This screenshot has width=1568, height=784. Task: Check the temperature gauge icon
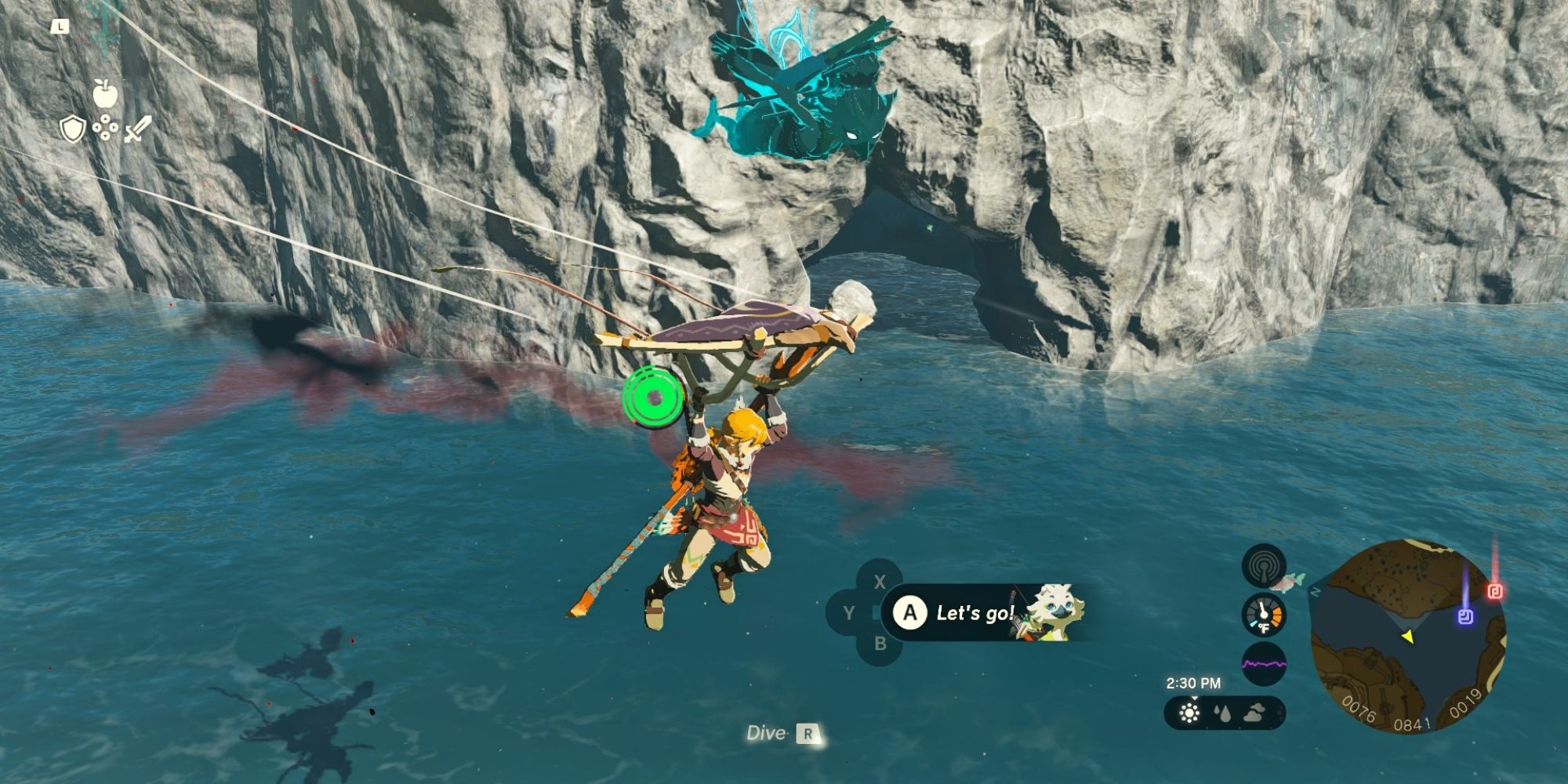pyautogui.click(x=1264, y=614)
